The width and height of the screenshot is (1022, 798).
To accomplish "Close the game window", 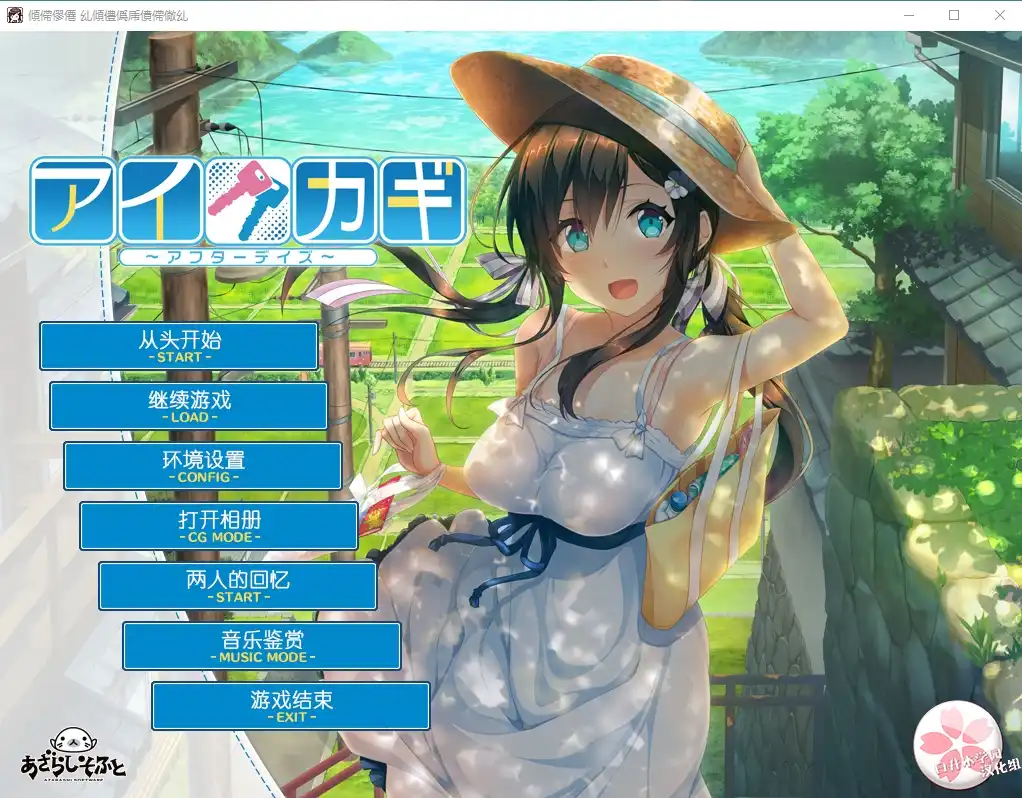I will tap(999, 15).
